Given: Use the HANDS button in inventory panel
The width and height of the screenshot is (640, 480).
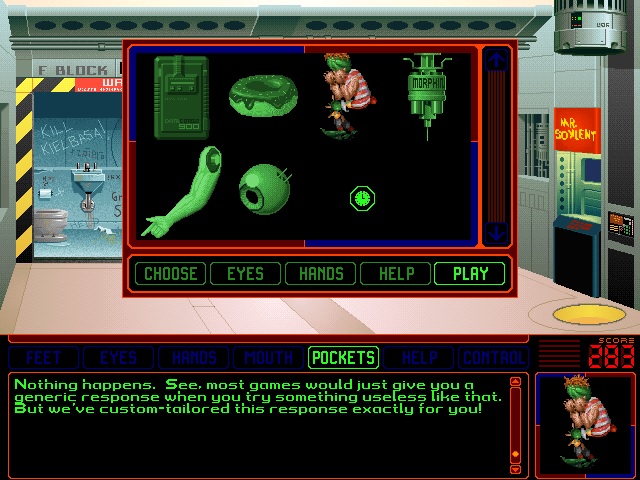Looking at the screenshot, I should point(321,273).
